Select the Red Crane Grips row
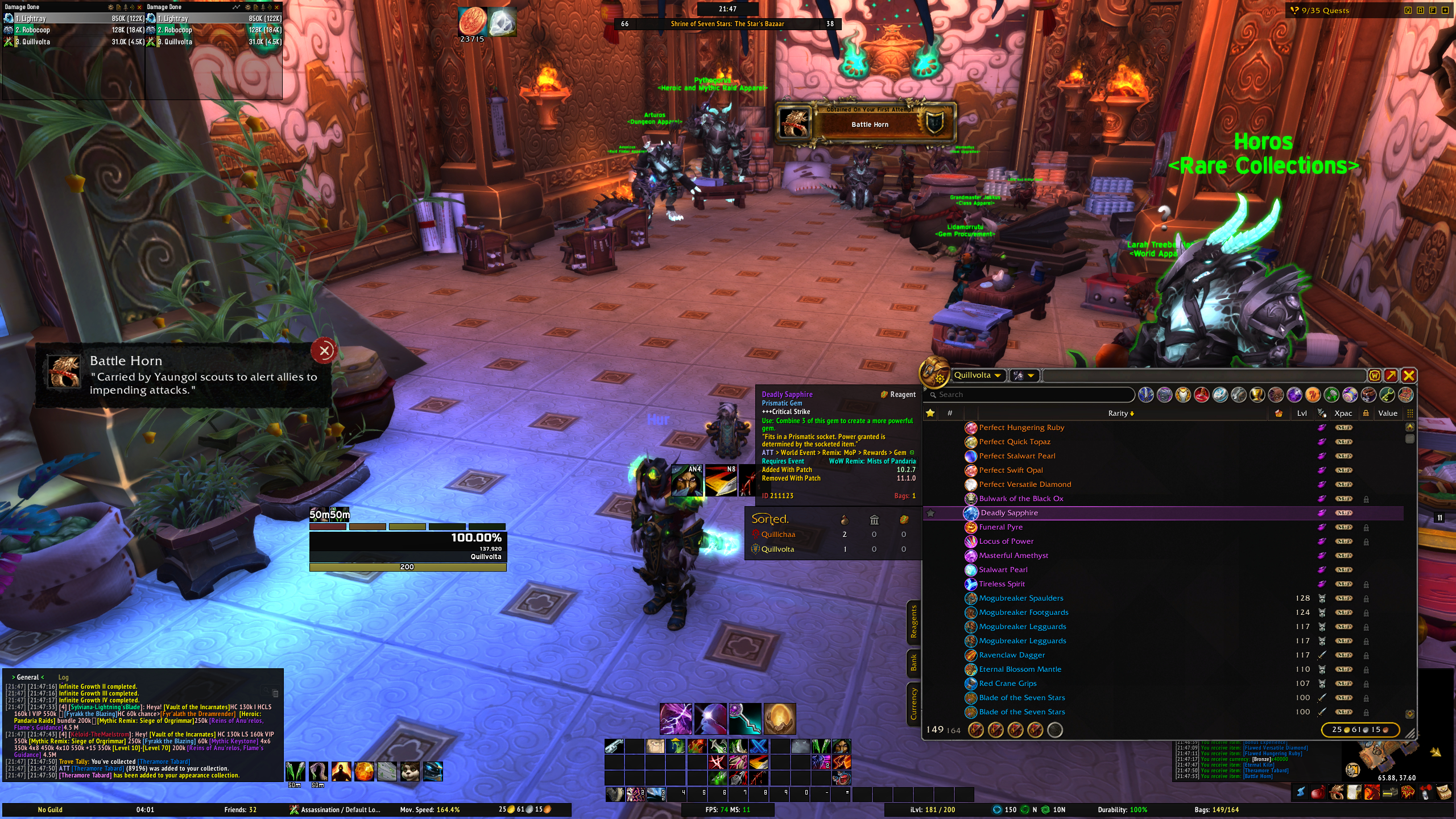The width and height of the screenshot is (1456, 819). tap(1007, 684)
